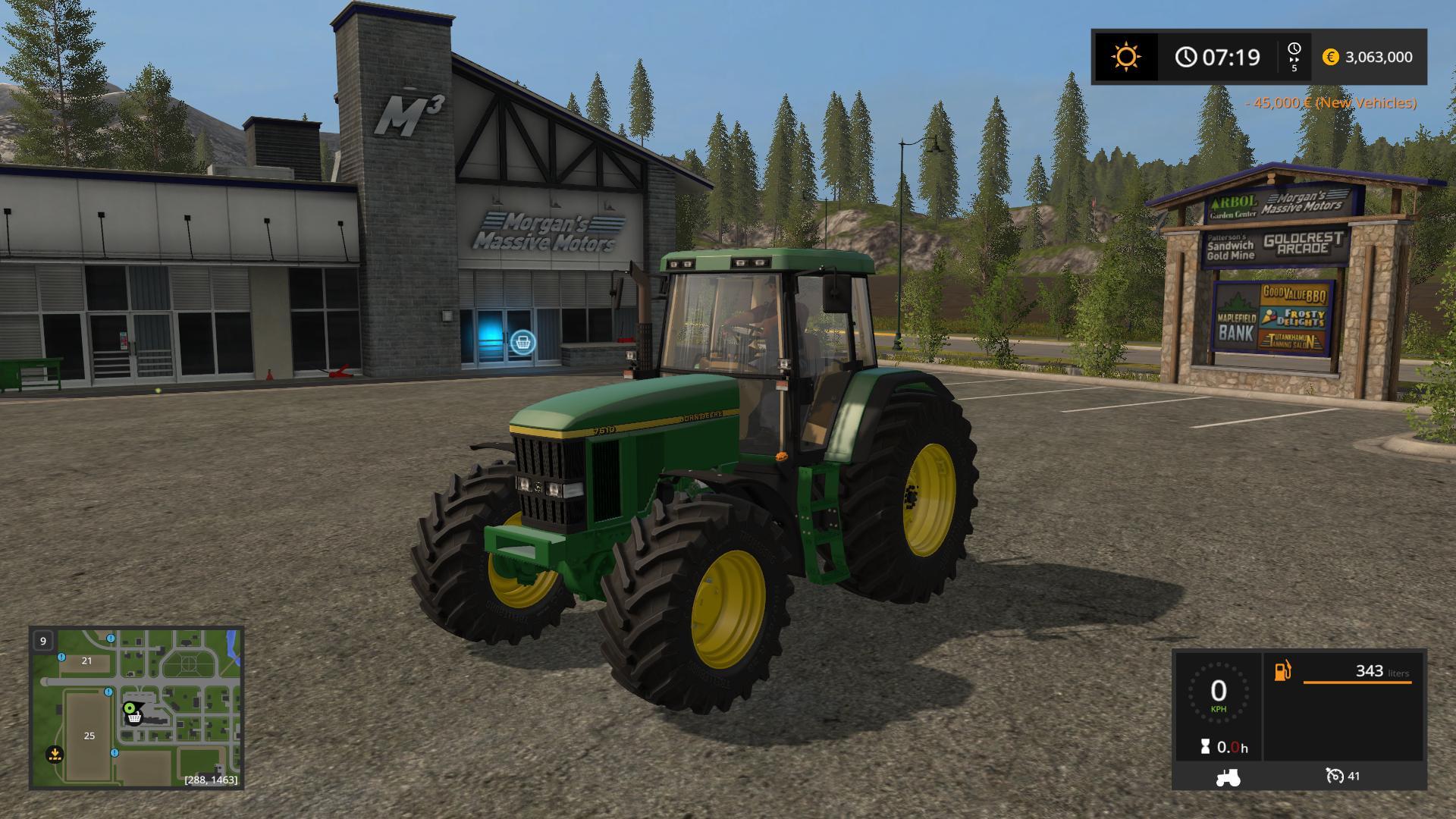The image size is (1456, 819).
Task: Click the euro coin icon next to money total
Action: pos(1332,57)
